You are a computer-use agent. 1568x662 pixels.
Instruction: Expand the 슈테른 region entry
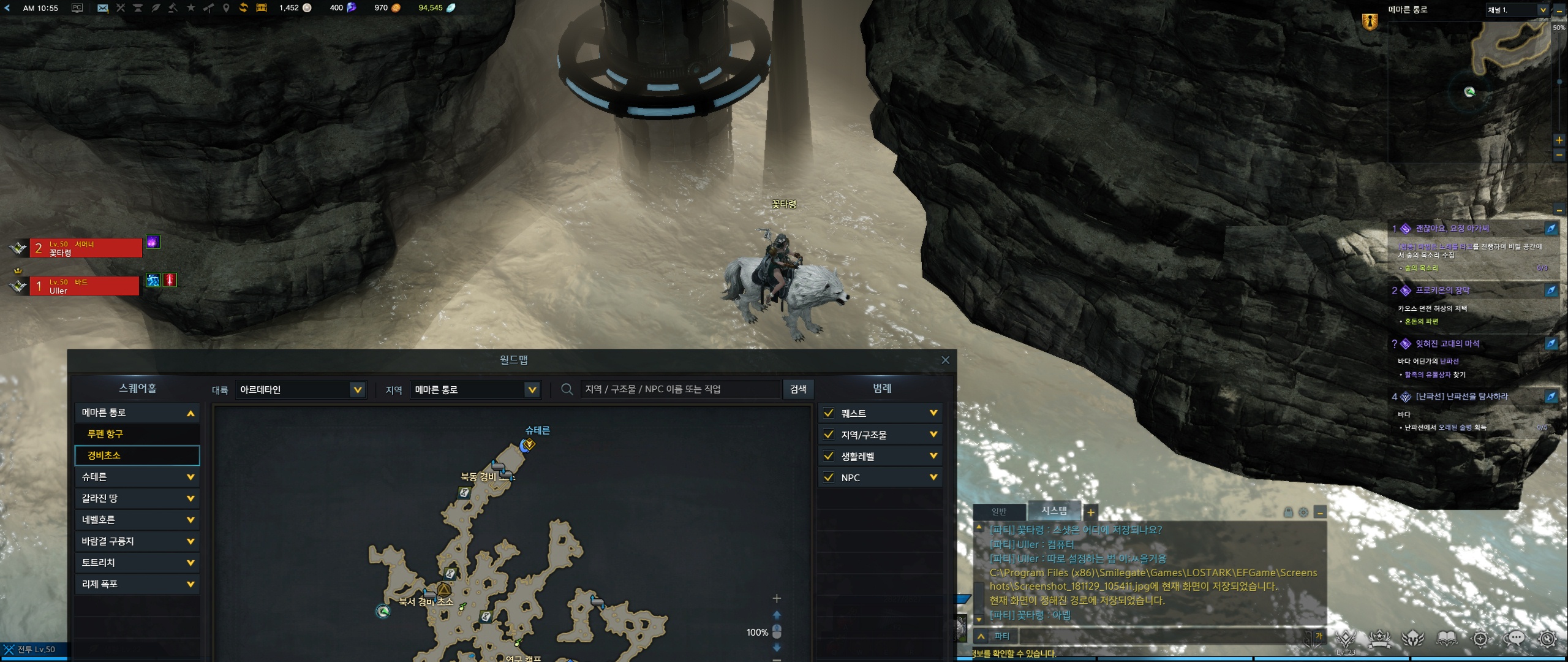(136, 477)
